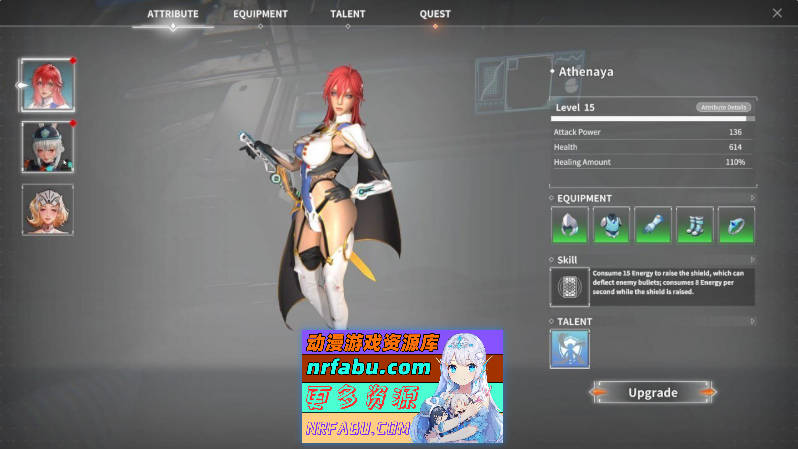The height and width of the screenshot is (449, 798).
Task: Choose the silver-haired character with black cap
Action: click(47, 147)
